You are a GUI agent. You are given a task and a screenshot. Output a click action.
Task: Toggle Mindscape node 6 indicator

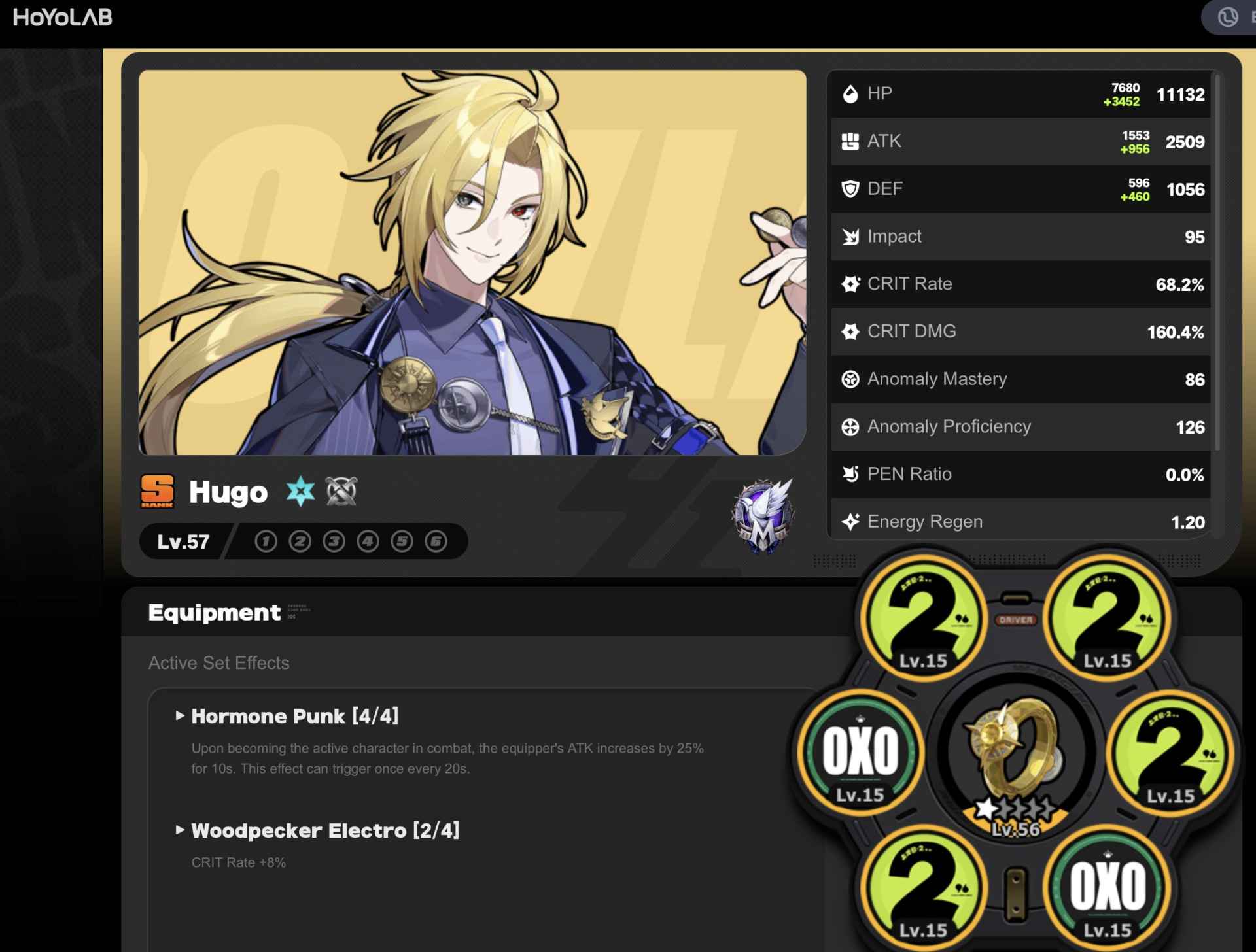point(435,541)
